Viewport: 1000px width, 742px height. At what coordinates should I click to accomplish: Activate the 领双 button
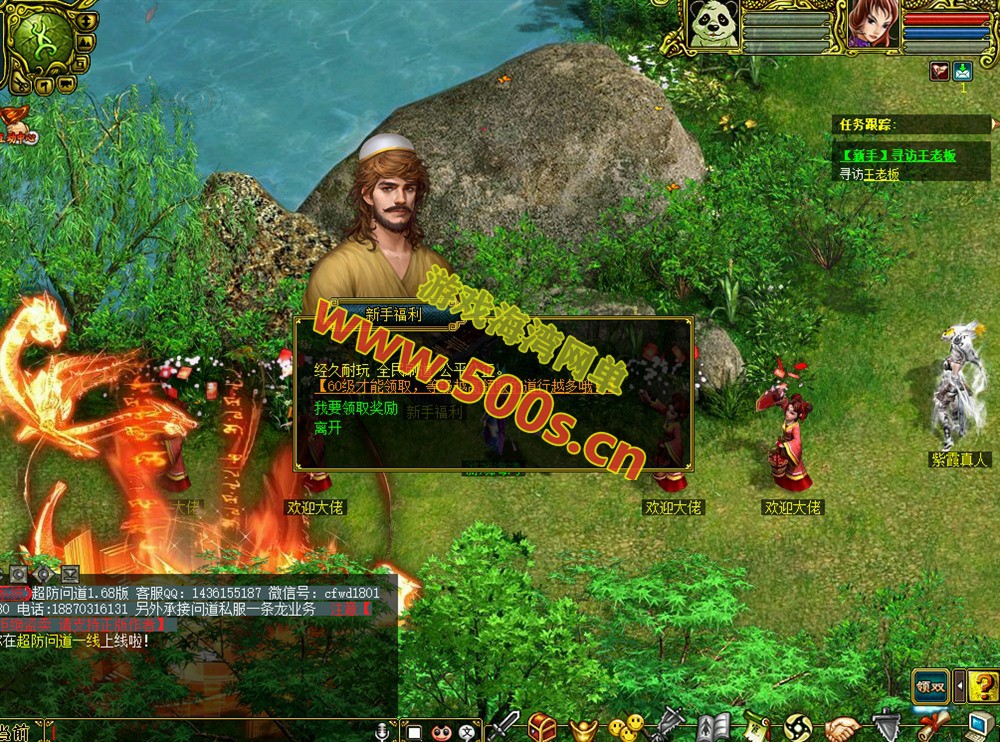930,686
